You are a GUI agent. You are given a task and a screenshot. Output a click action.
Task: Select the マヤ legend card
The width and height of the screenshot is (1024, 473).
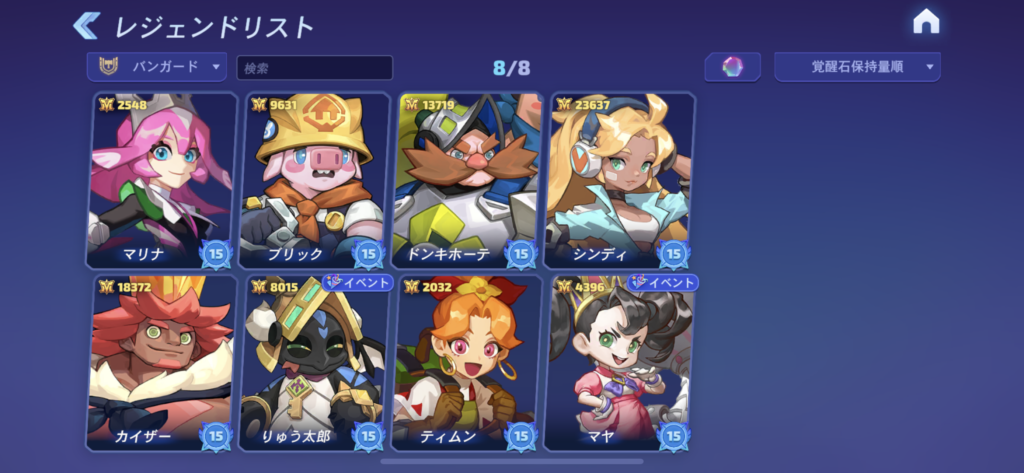[619, 363]
